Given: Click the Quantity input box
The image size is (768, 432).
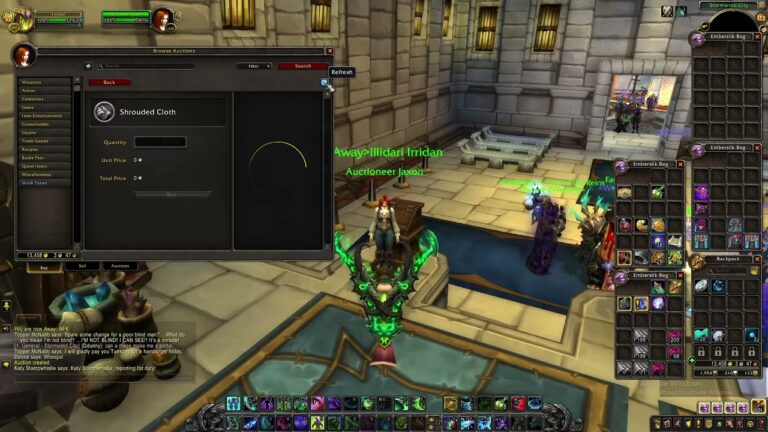Looking at the screenshot, I should pyautogui.click(x=160, y=142).
